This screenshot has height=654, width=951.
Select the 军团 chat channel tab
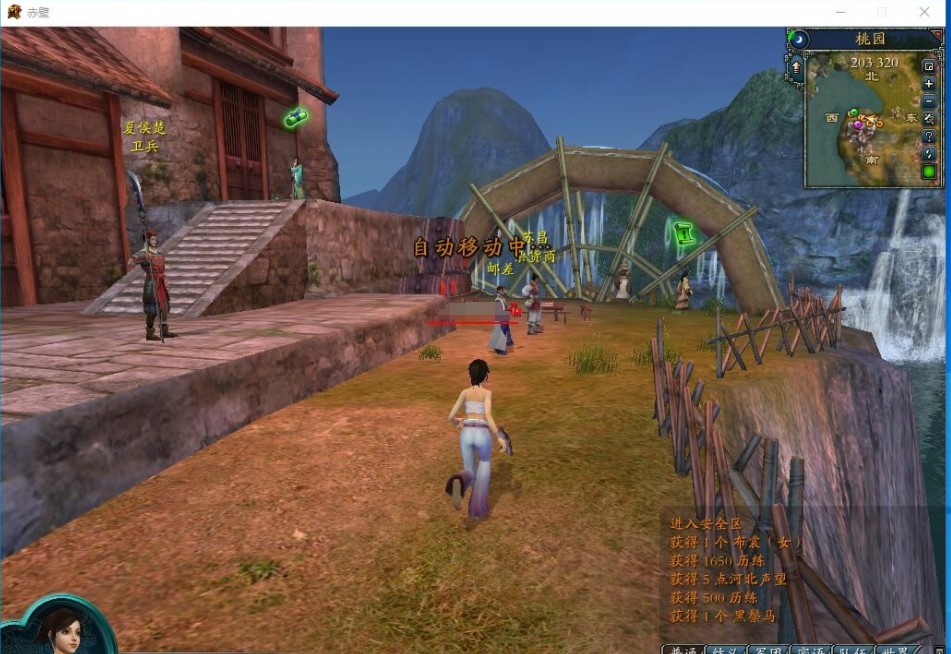click(x=768, y=650)
